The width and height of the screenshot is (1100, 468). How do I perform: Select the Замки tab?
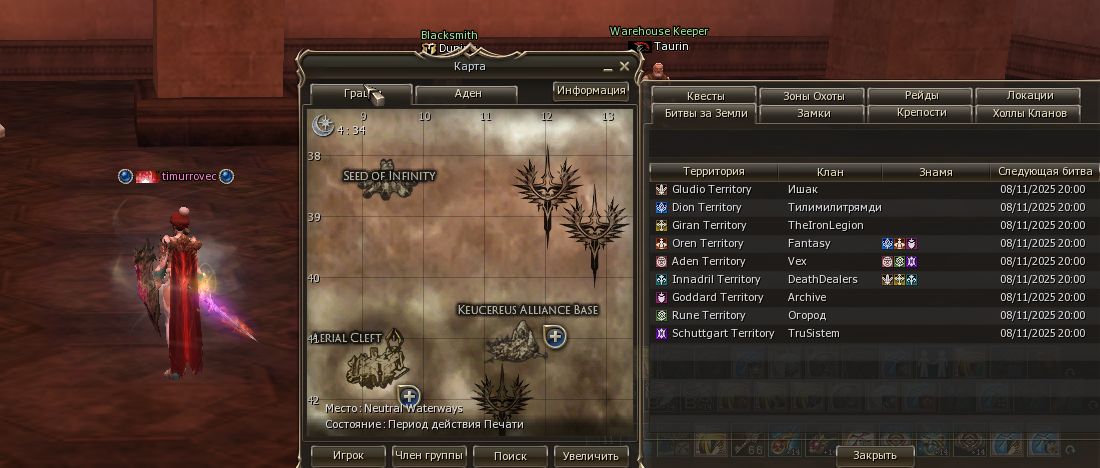pos(813,114)
